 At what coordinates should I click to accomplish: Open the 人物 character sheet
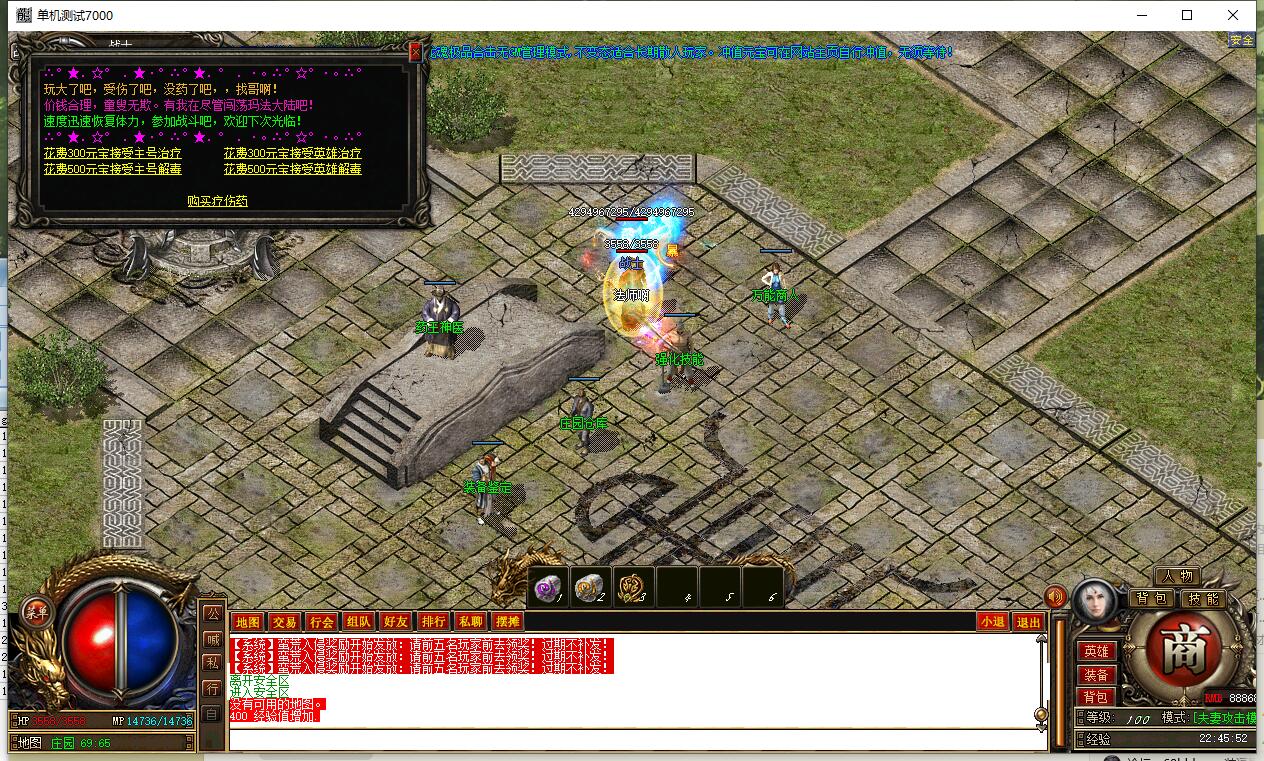[x=1177, y=577]
